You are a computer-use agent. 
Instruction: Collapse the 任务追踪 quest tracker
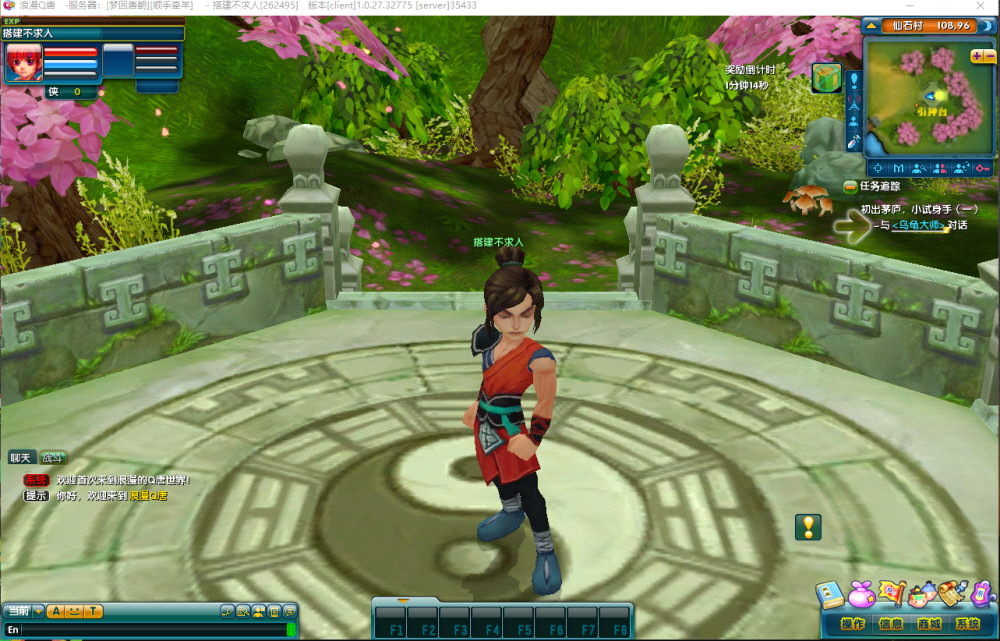coord(850,186)
